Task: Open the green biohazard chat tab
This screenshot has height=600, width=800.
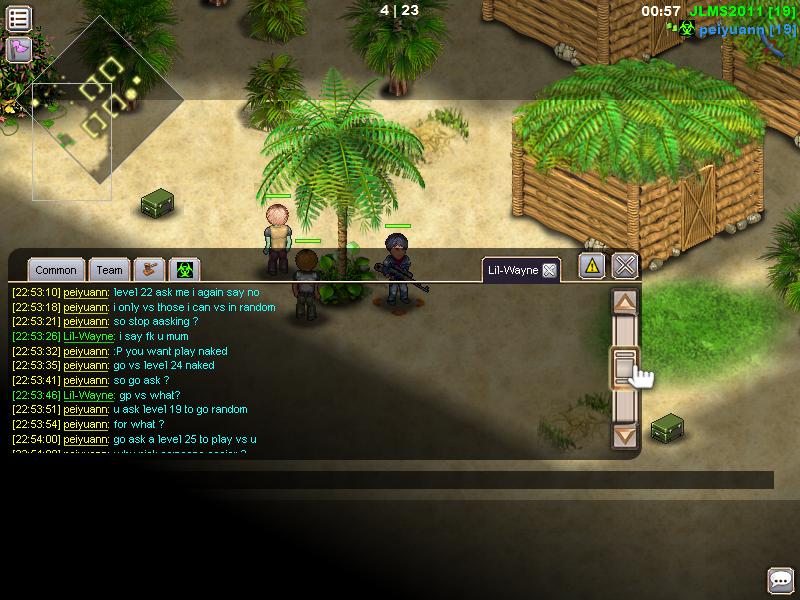Action: pos(185,269)
